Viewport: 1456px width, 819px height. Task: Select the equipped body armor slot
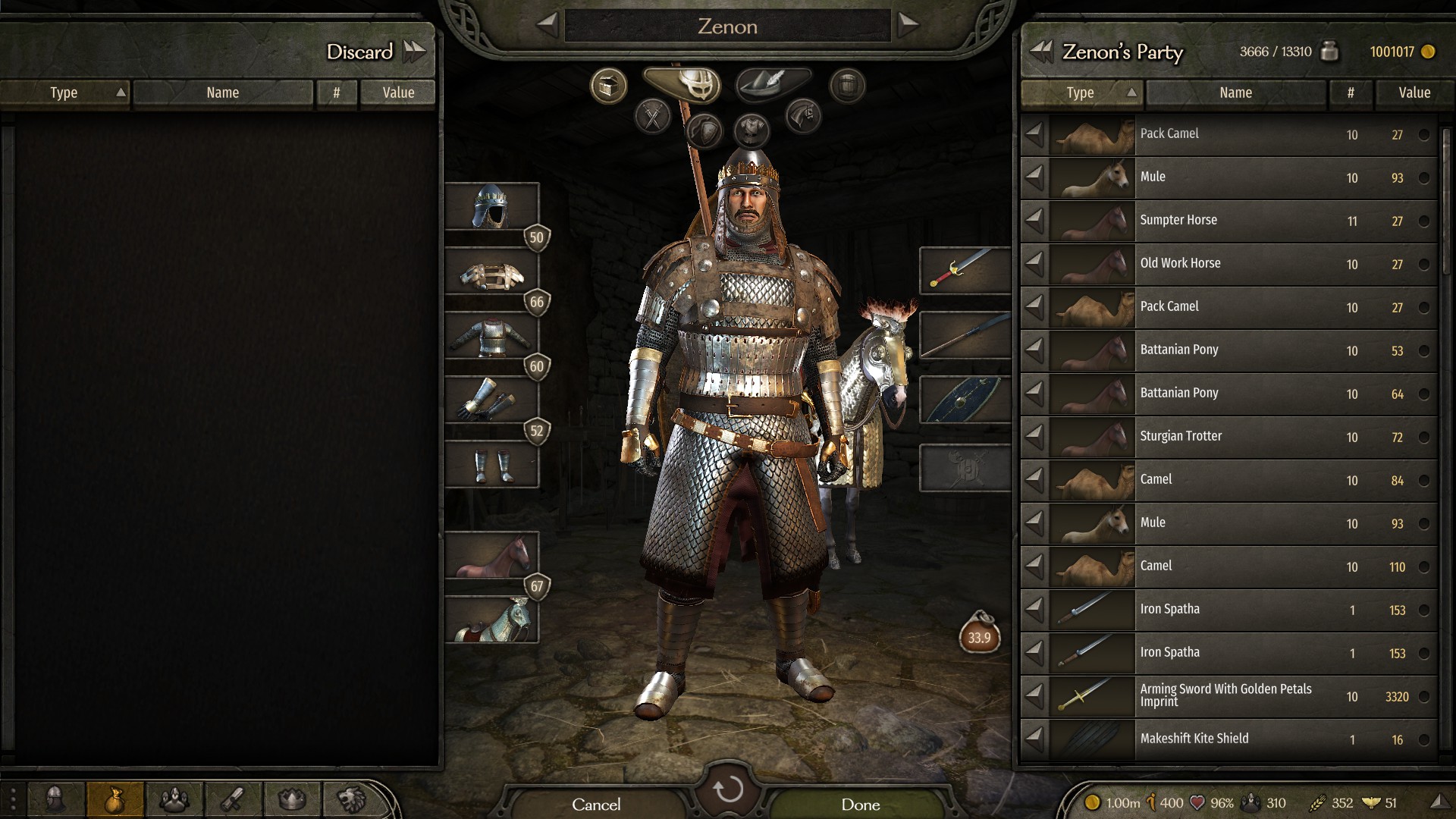pos(491,336)
